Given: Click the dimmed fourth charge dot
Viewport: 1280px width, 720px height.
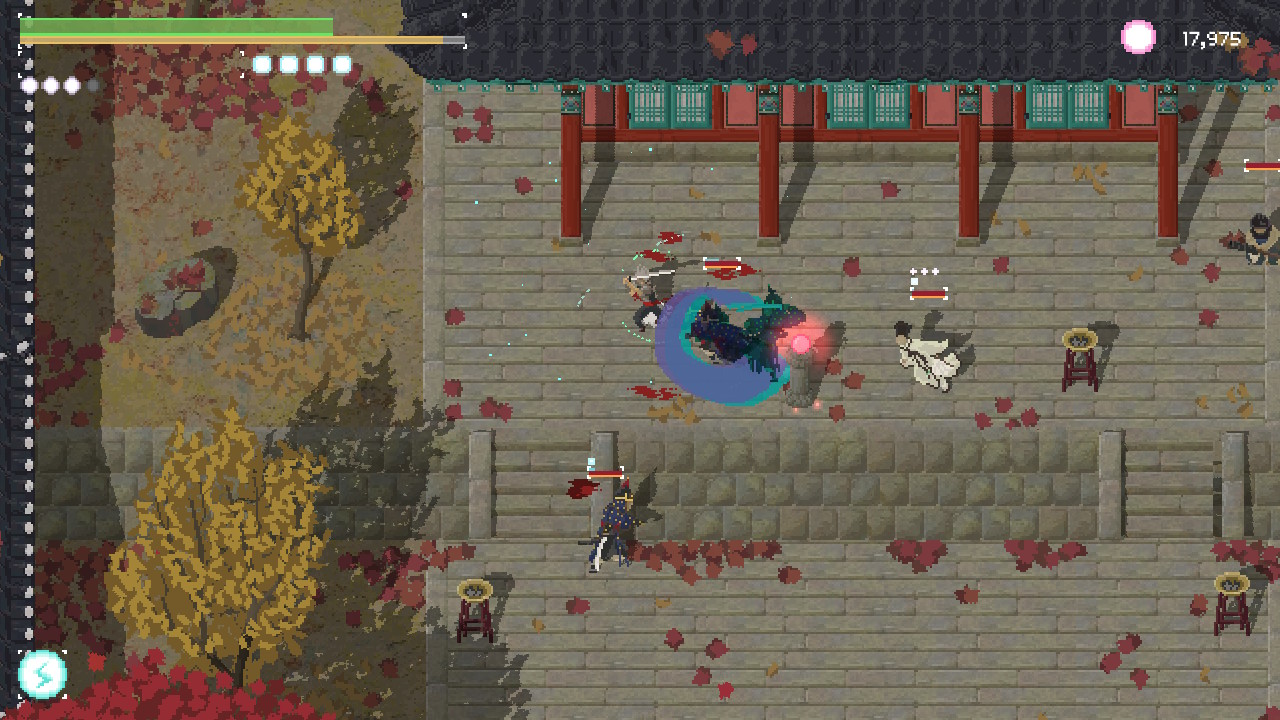Looking at the screenshot, I should click(93, 85).
